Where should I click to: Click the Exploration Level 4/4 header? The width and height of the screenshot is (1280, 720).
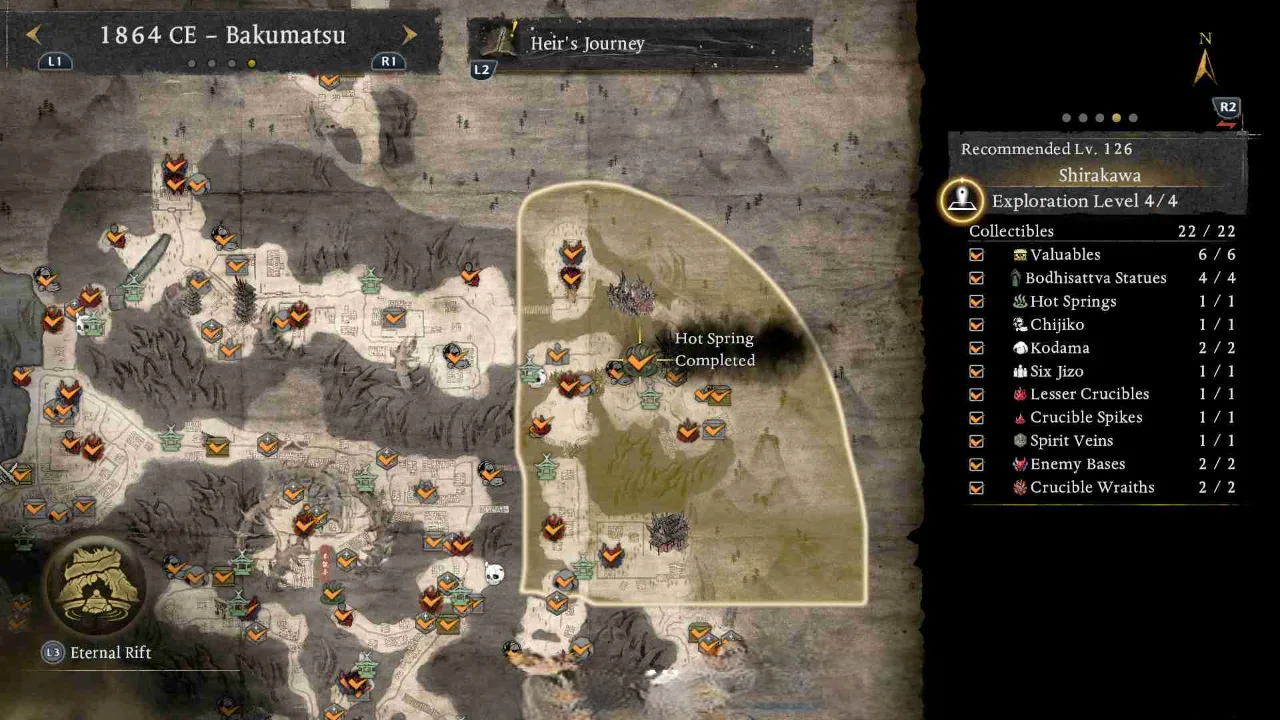tap(1084, 201)
